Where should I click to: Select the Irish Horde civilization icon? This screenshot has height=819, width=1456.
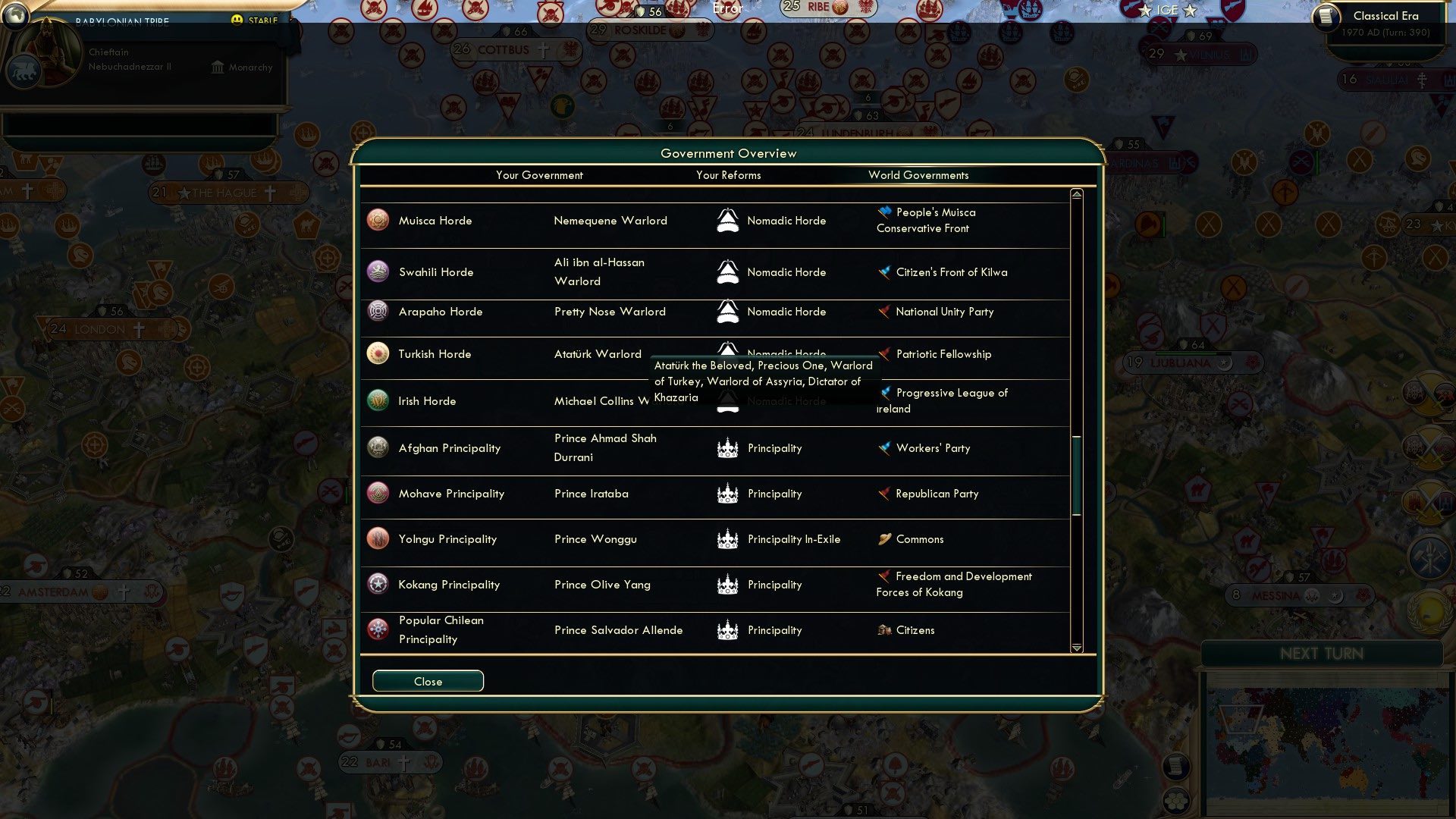point(377,400)
